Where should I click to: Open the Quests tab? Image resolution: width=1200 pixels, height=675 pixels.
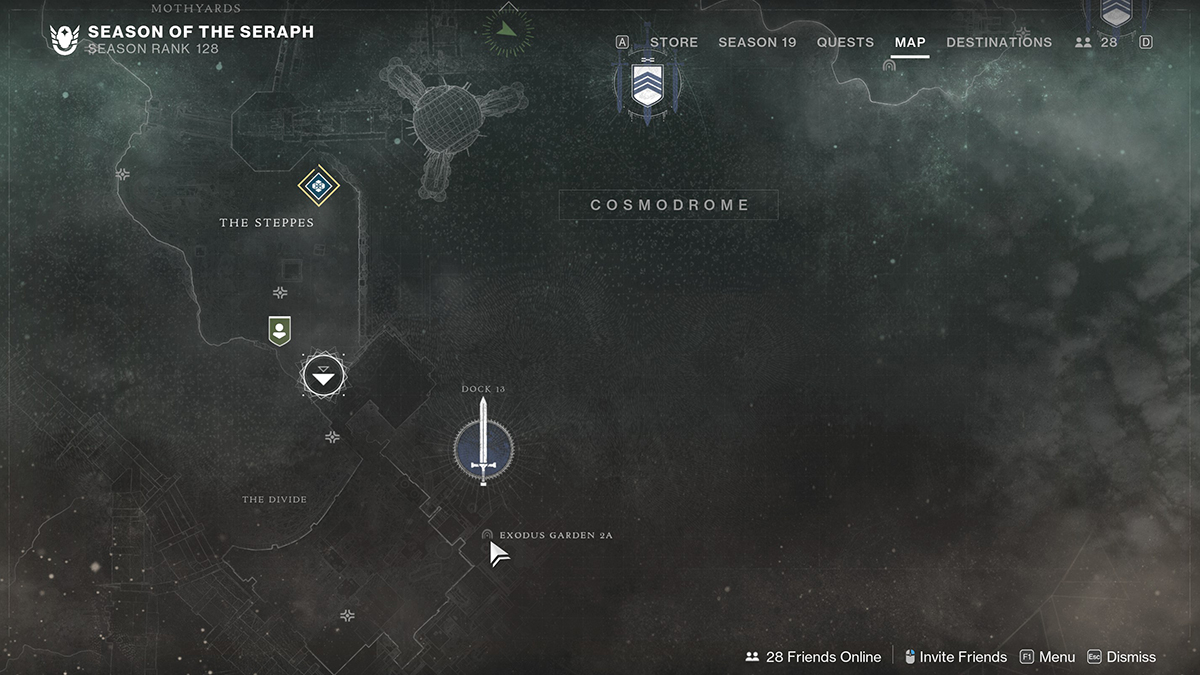pos(845,42)
